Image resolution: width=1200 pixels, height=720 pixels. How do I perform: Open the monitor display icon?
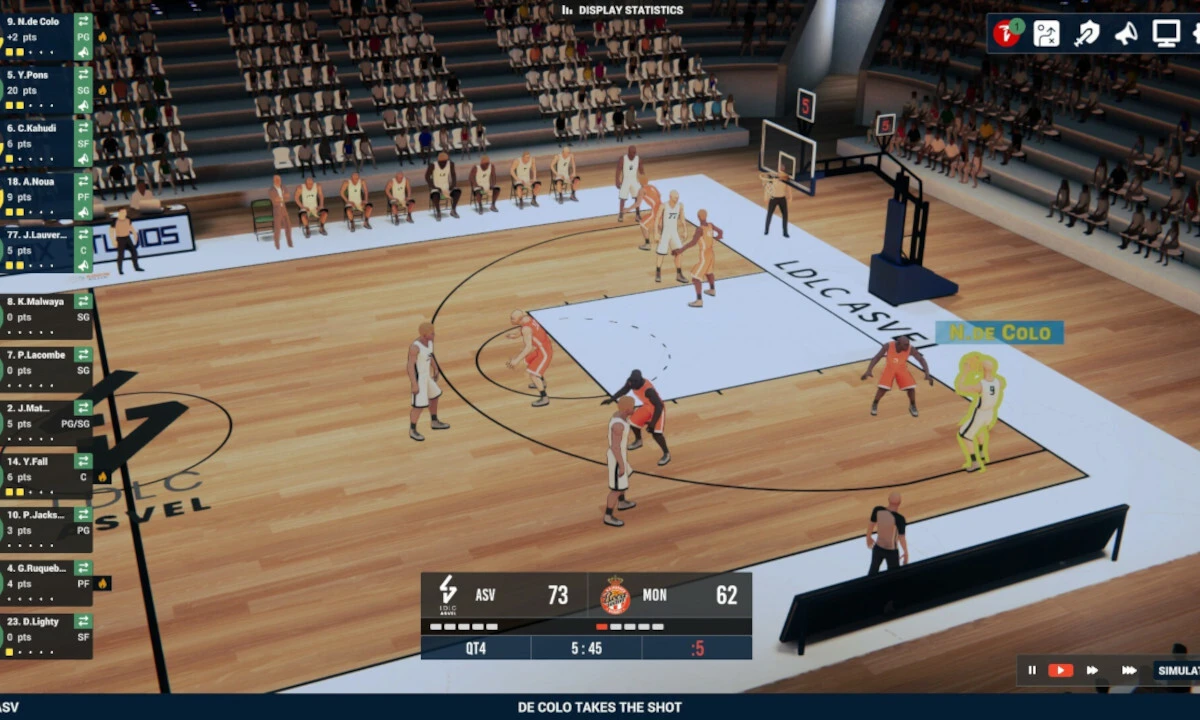tap(1166, 34)
